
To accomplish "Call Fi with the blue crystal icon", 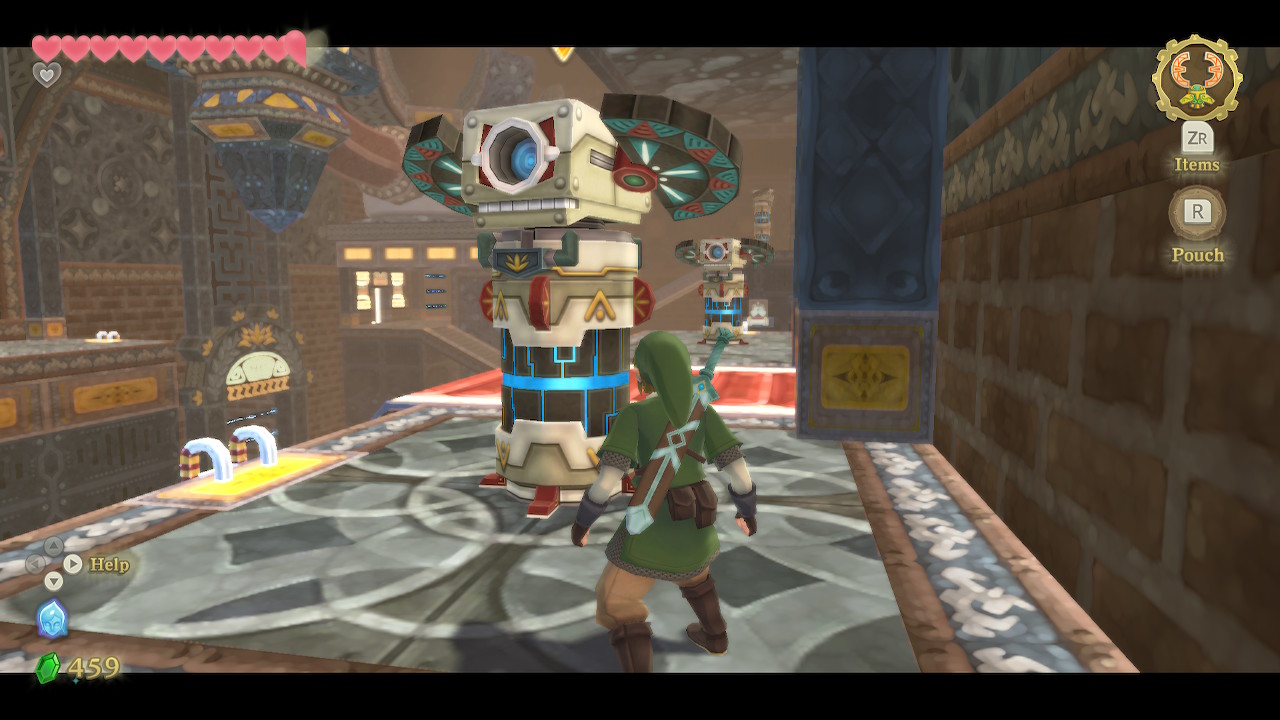I will click(52, 619).
